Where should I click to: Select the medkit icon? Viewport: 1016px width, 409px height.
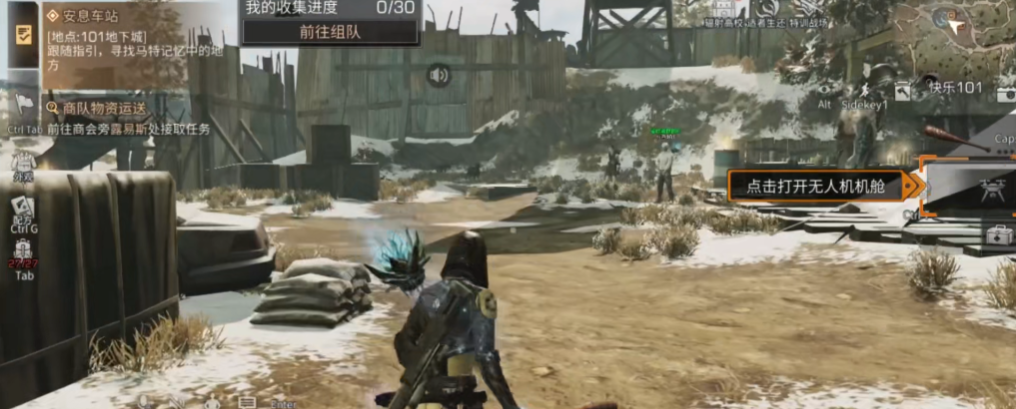(x=997, y=237)
